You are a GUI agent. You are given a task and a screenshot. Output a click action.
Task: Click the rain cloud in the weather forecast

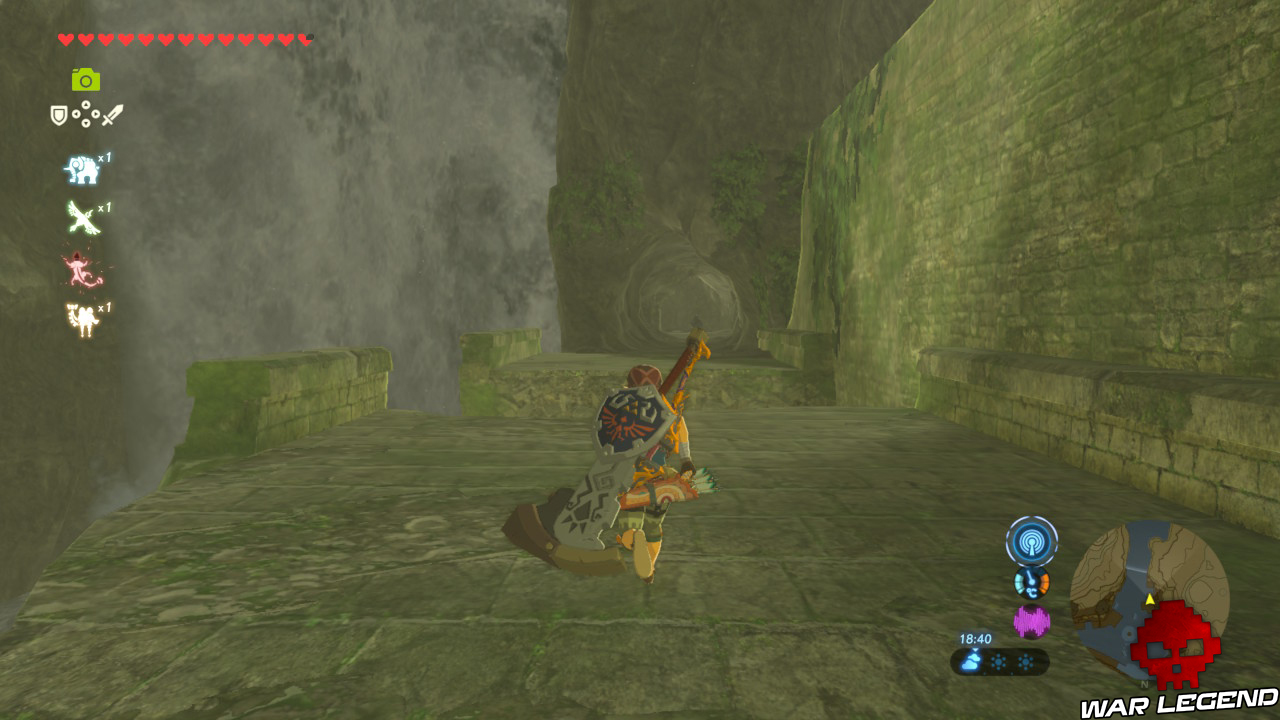(x=969, y=661)
